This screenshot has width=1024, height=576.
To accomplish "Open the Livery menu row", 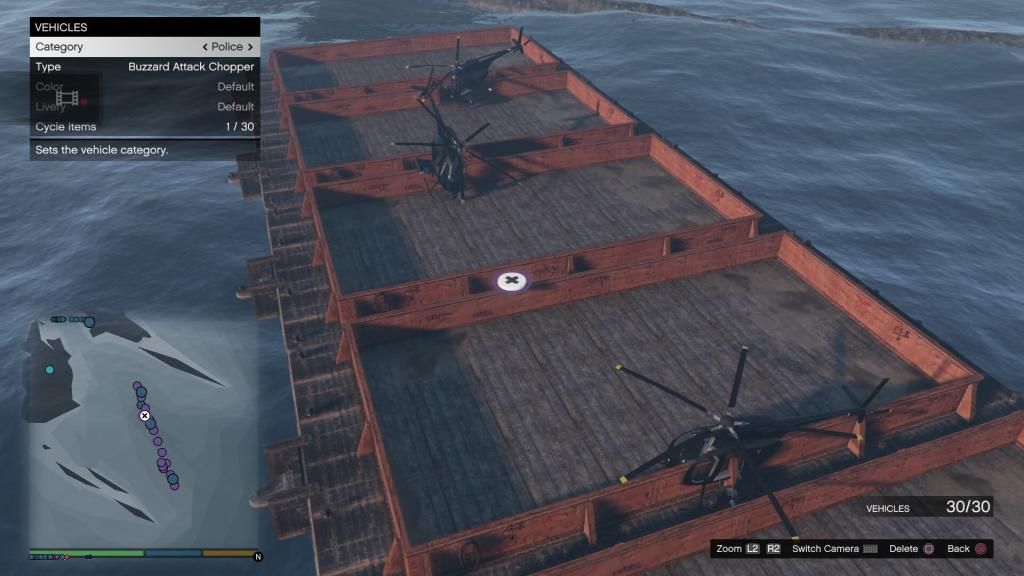I will (x=144, y=107).
